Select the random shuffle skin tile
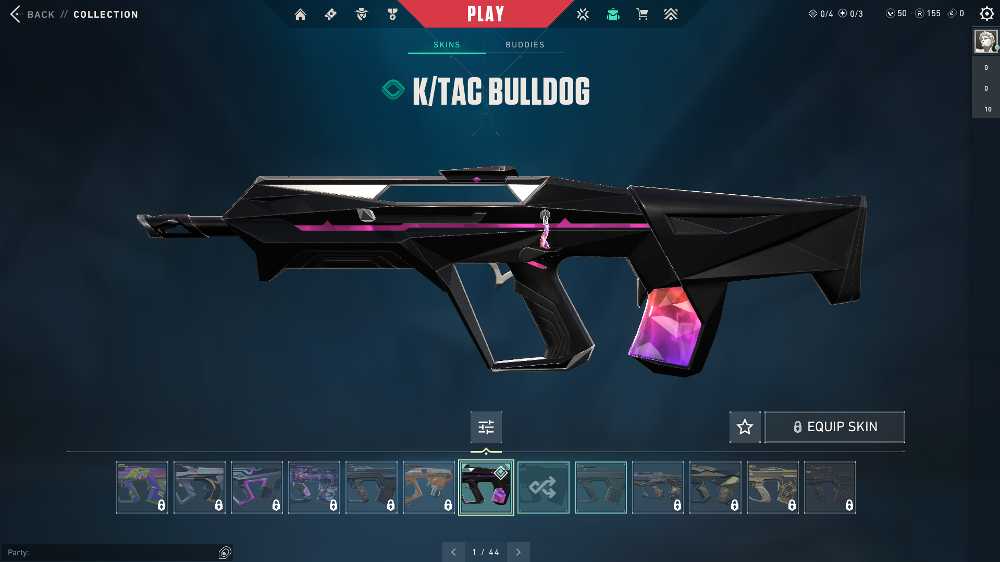 [x=544, y=488]
